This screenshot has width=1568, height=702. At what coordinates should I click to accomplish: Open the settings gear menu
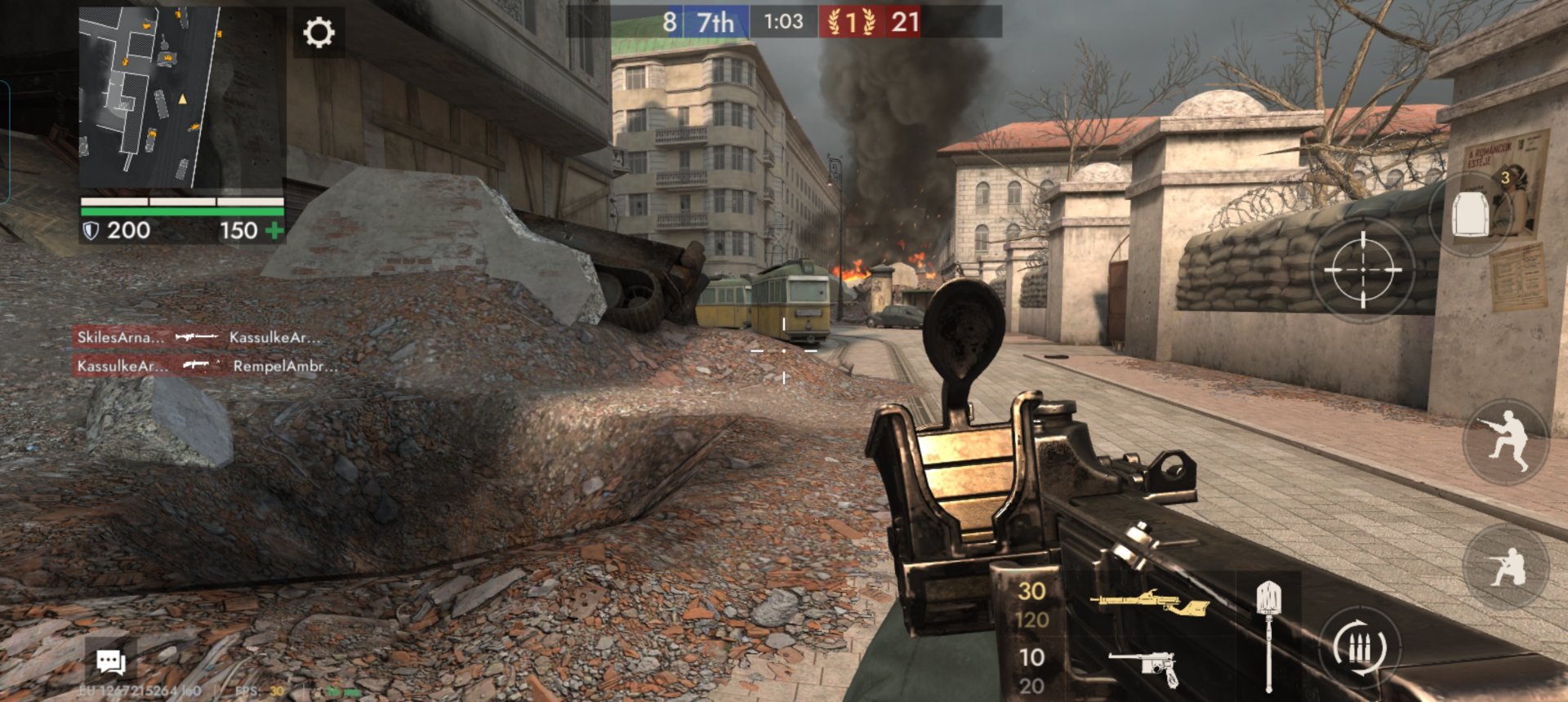(318, 33)
